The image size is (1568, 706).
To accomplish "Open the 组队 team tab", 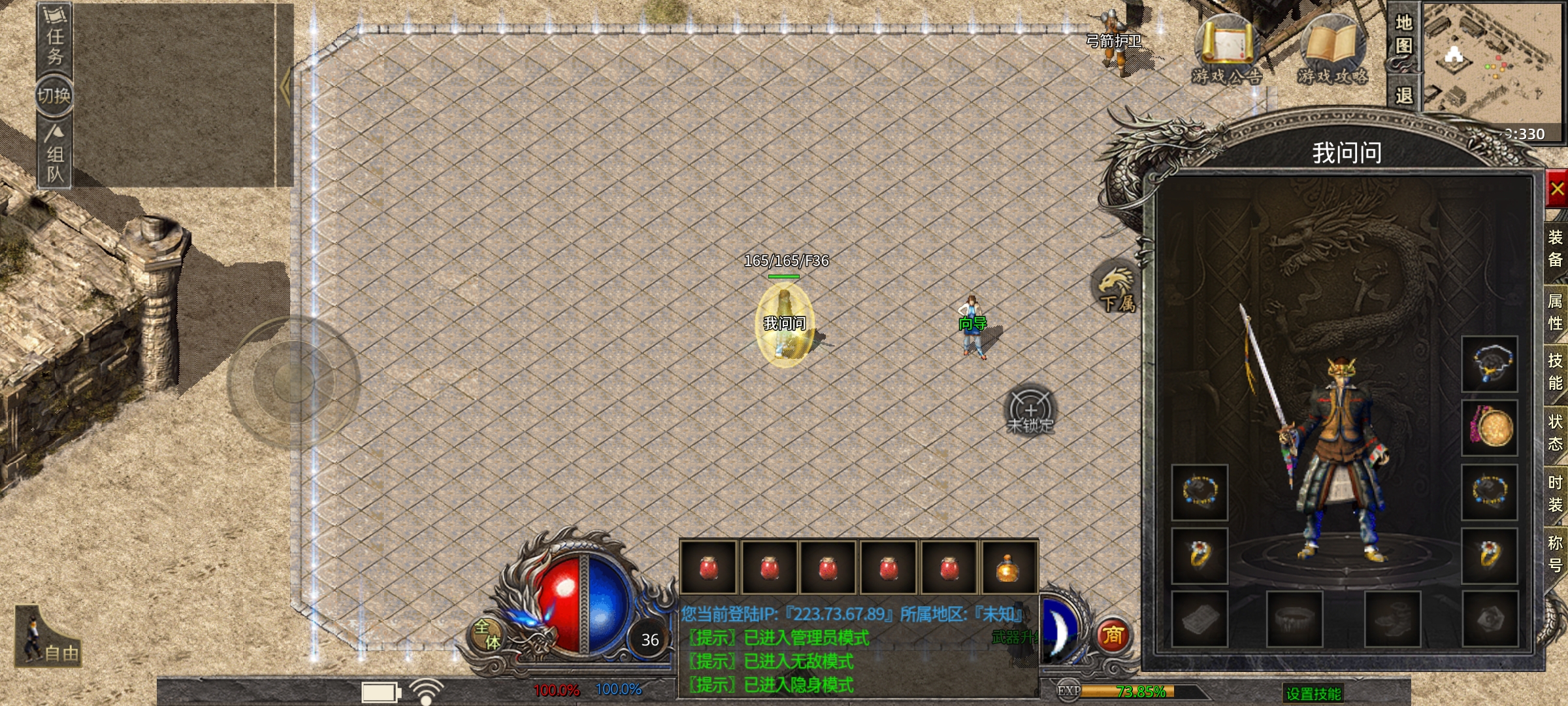I will (54, 154).
